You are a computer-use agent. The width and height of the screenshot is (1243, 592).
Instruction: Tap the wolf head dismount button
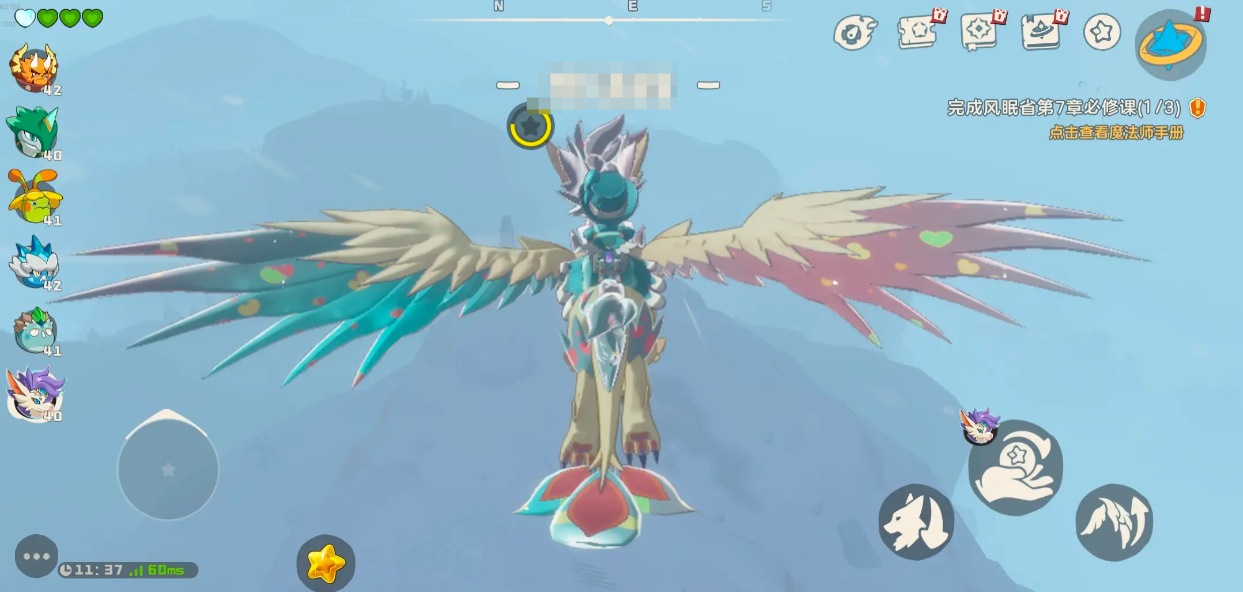(916, 521)
